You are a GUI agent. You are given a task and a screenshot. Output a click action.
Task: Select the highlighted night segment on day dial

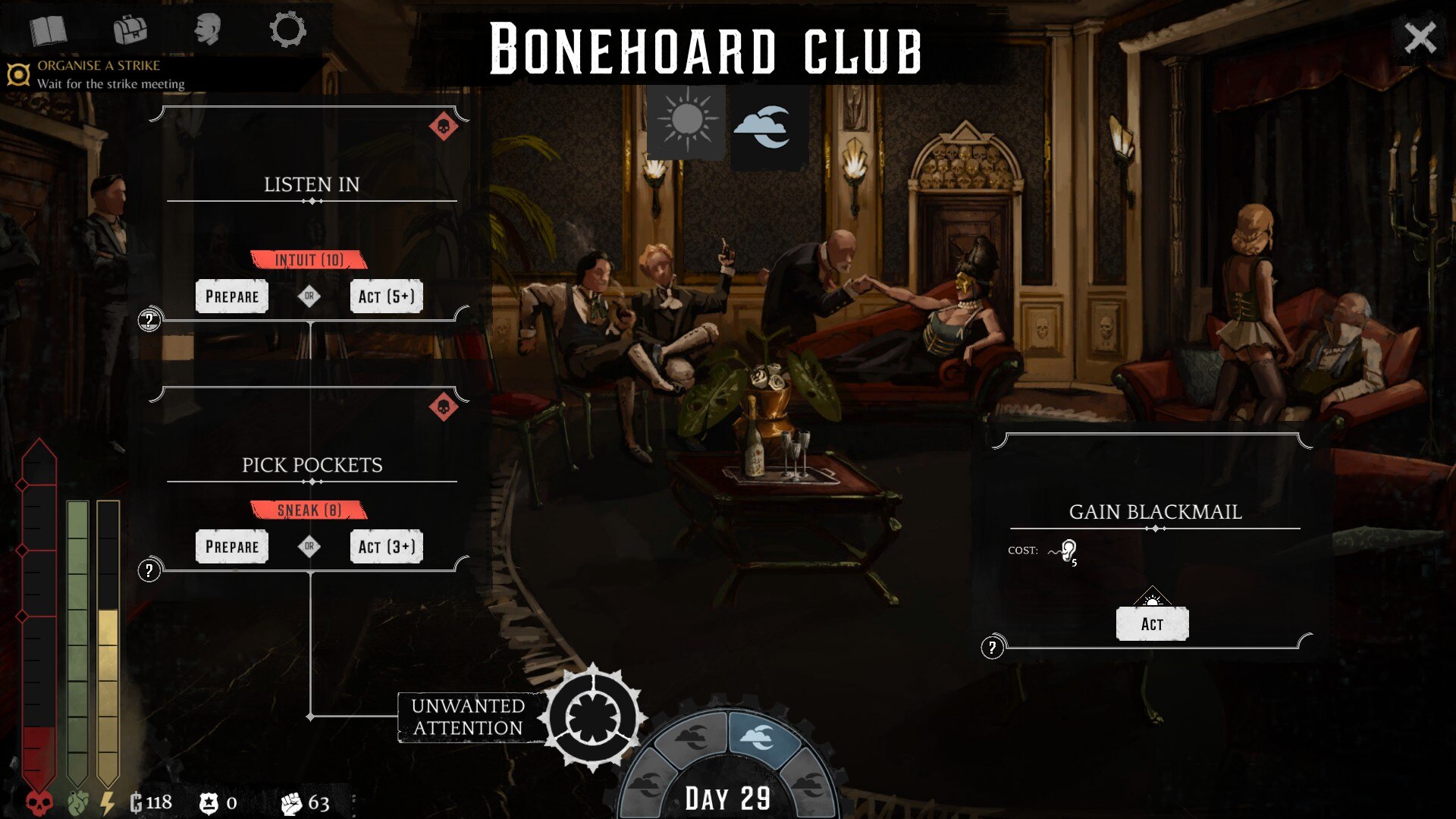coord(760,736)
